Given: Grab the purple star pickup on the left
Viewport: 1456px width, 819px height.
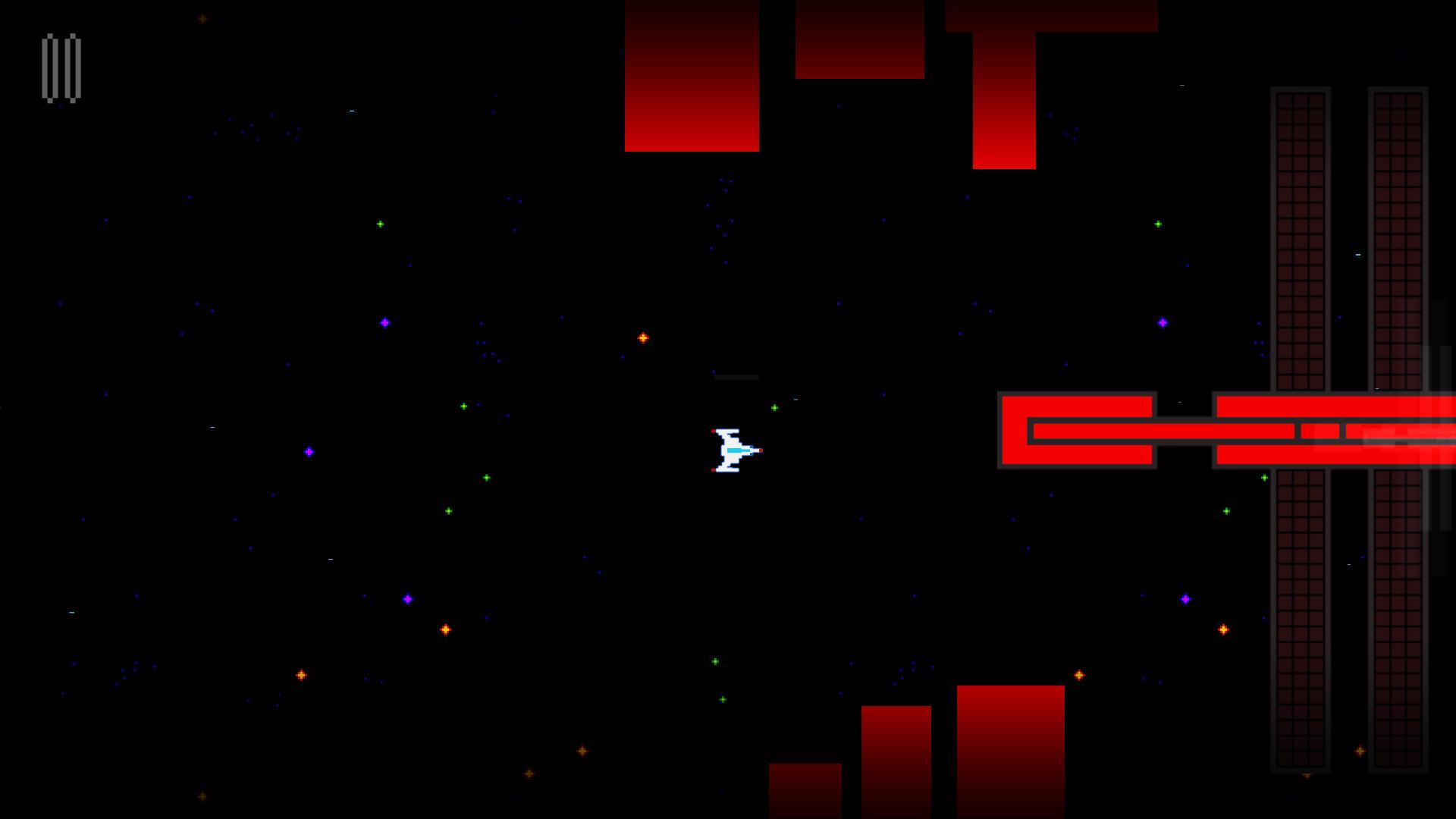Looking at the screenshot, I should [309, 451].
